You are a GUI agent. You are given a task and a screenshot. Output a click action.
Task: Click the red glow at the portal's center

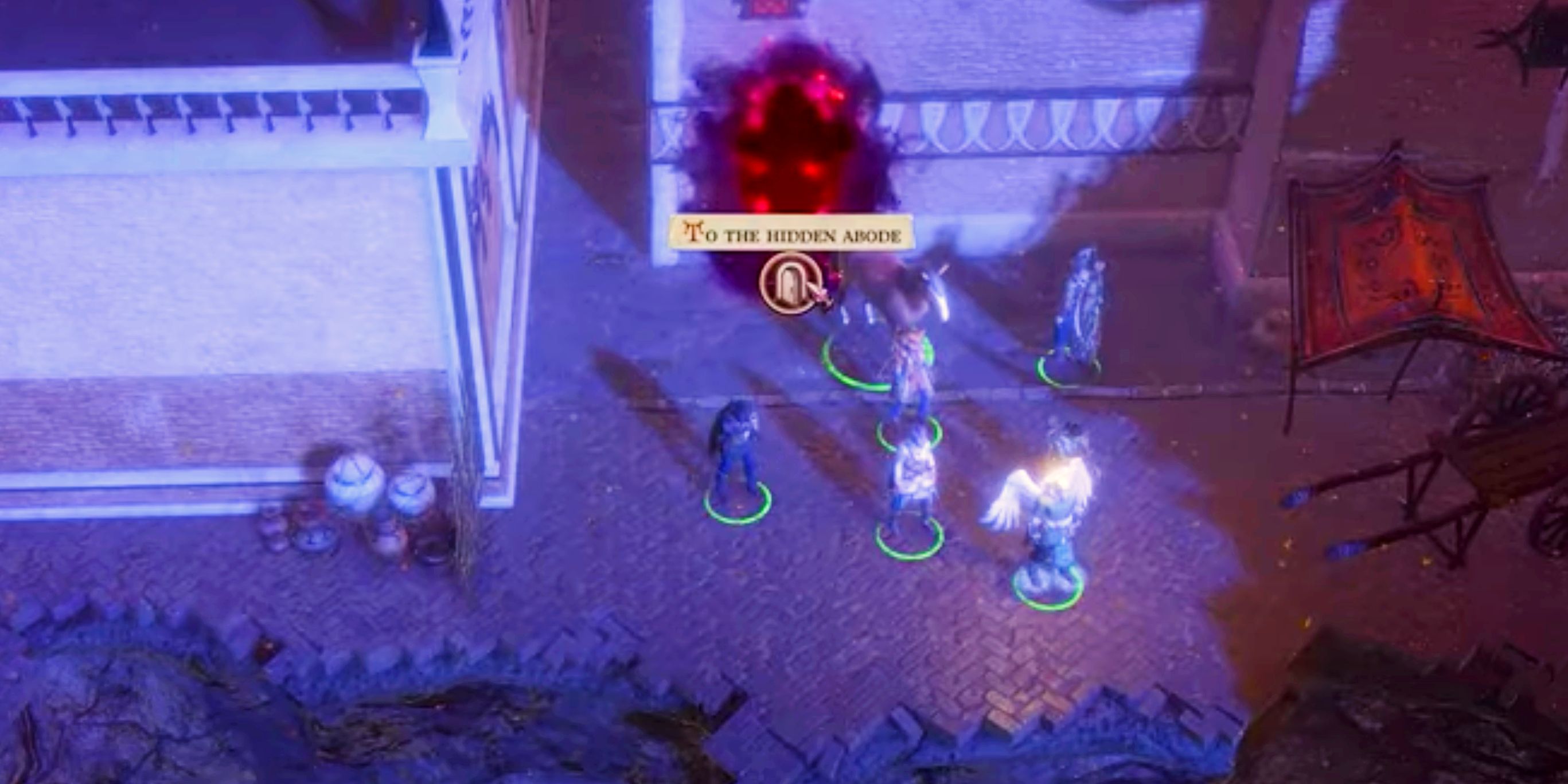click(x=791, y=140)
